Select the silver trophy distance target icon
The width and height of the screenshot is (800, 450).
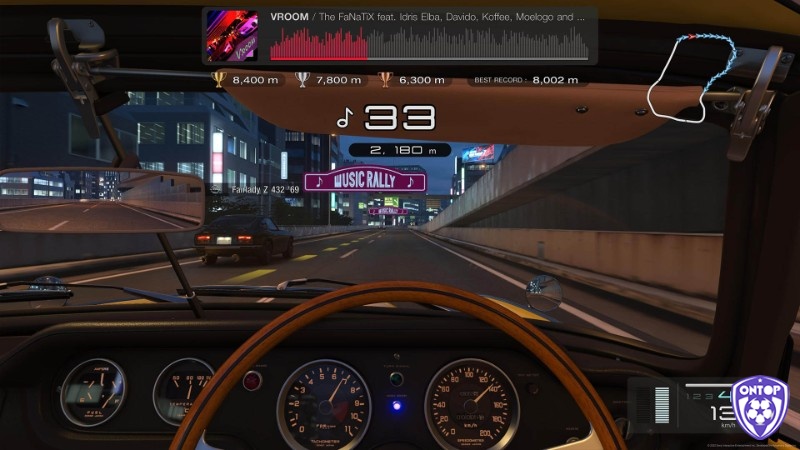coord(302,79)
